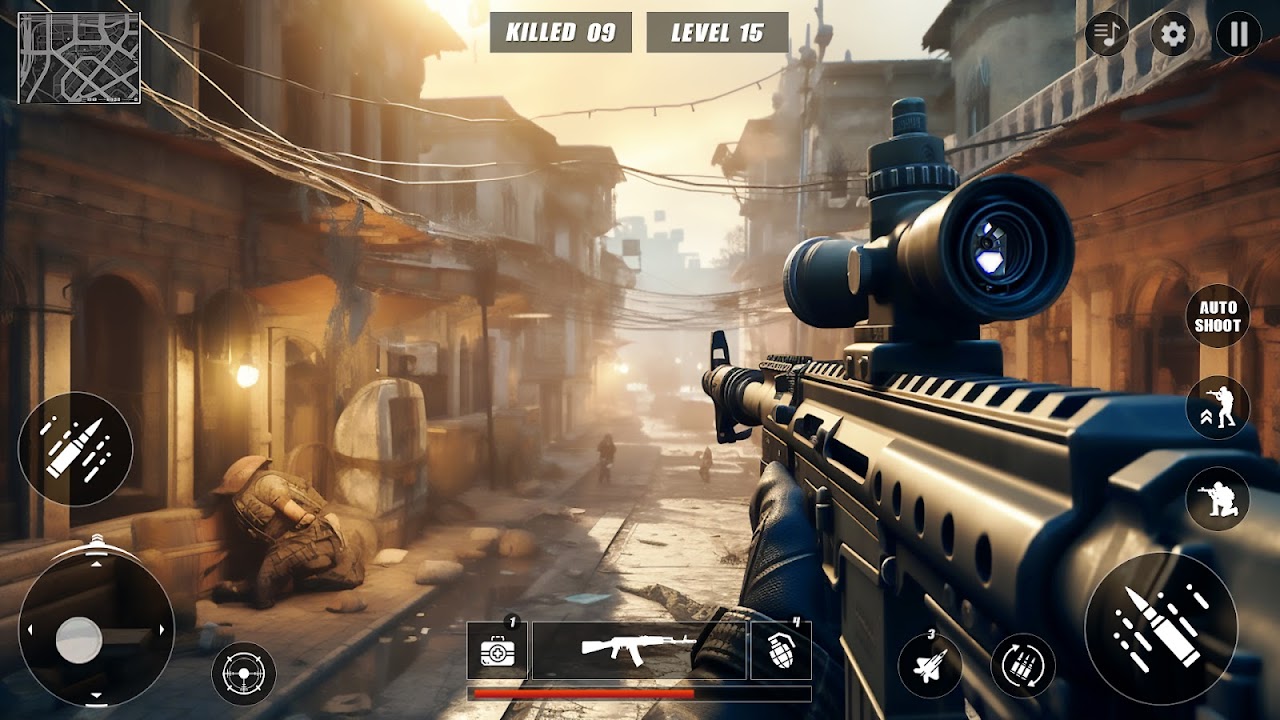Fire using the bullet button above the joystick
Viewport: 1280px width, 720px height.
pos(75,449)
